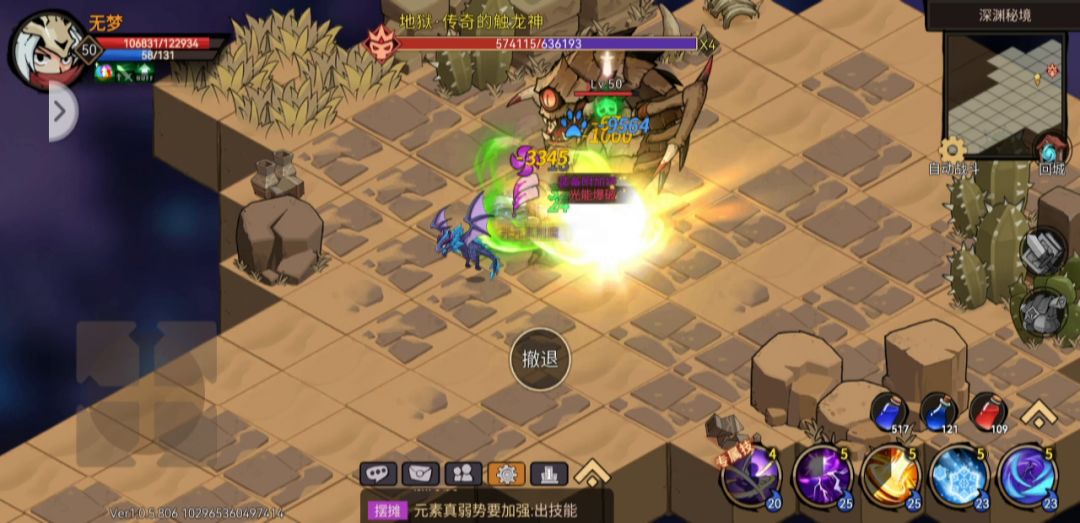Trigger the 专属技 exclusive skill icon
Viewport: 1080px width, 523px height.
[x=752, y=477]
